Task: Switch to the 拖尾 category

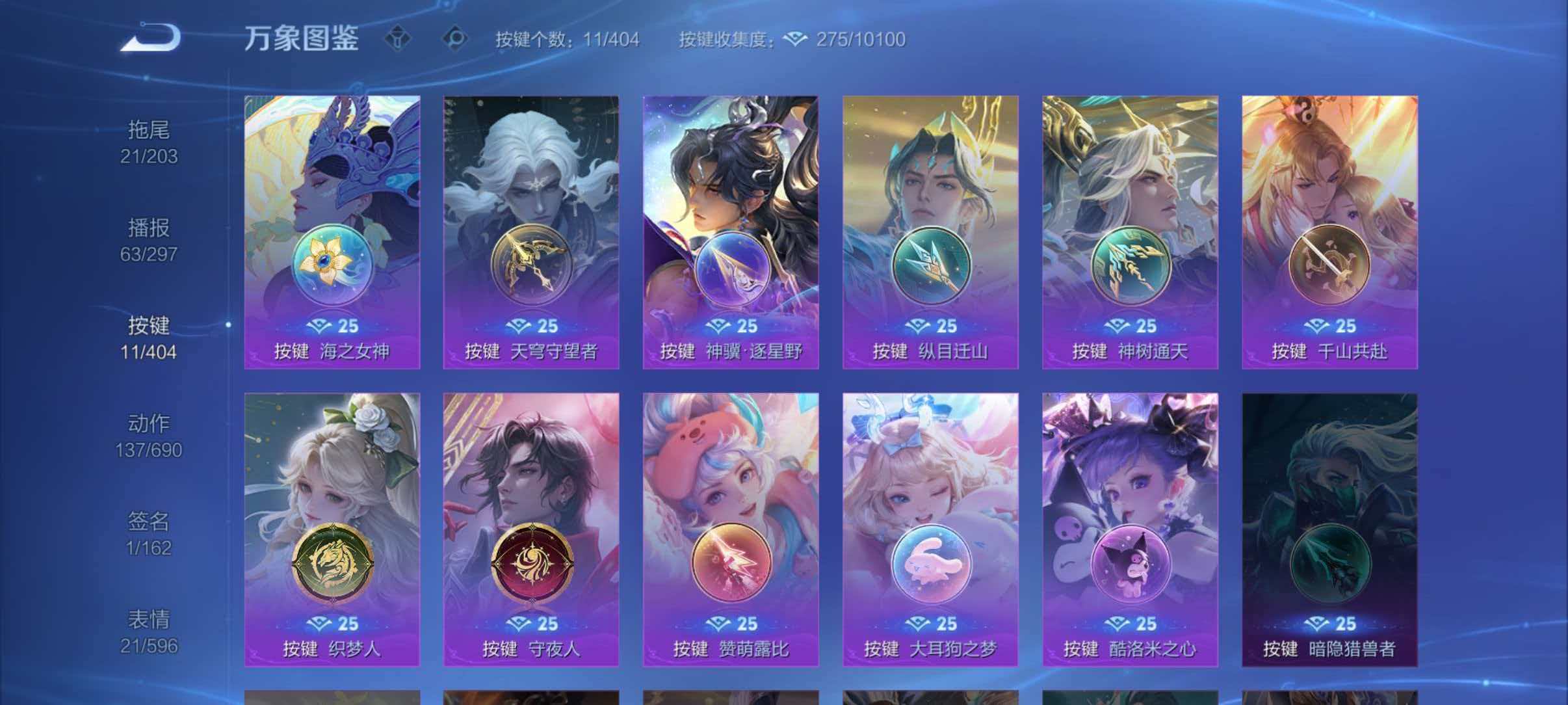Action: coord(148,143)
